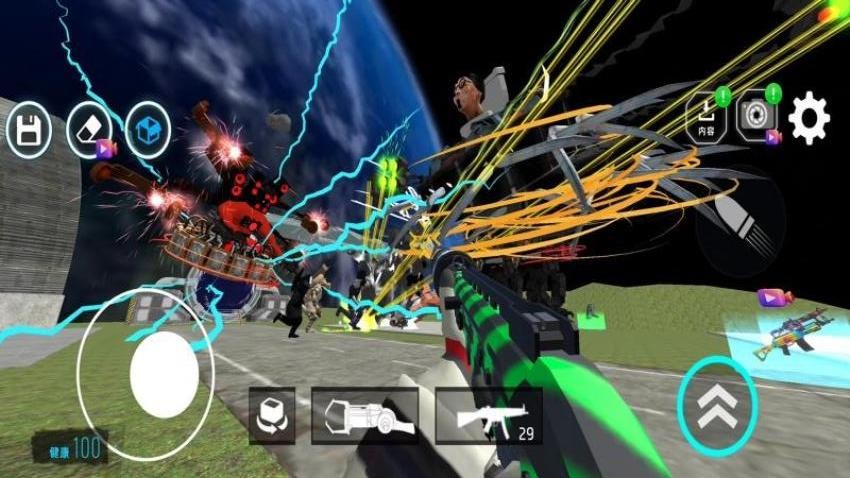850x478 pixels.
Task: Open the 内容 content download button
Action: 707,117
